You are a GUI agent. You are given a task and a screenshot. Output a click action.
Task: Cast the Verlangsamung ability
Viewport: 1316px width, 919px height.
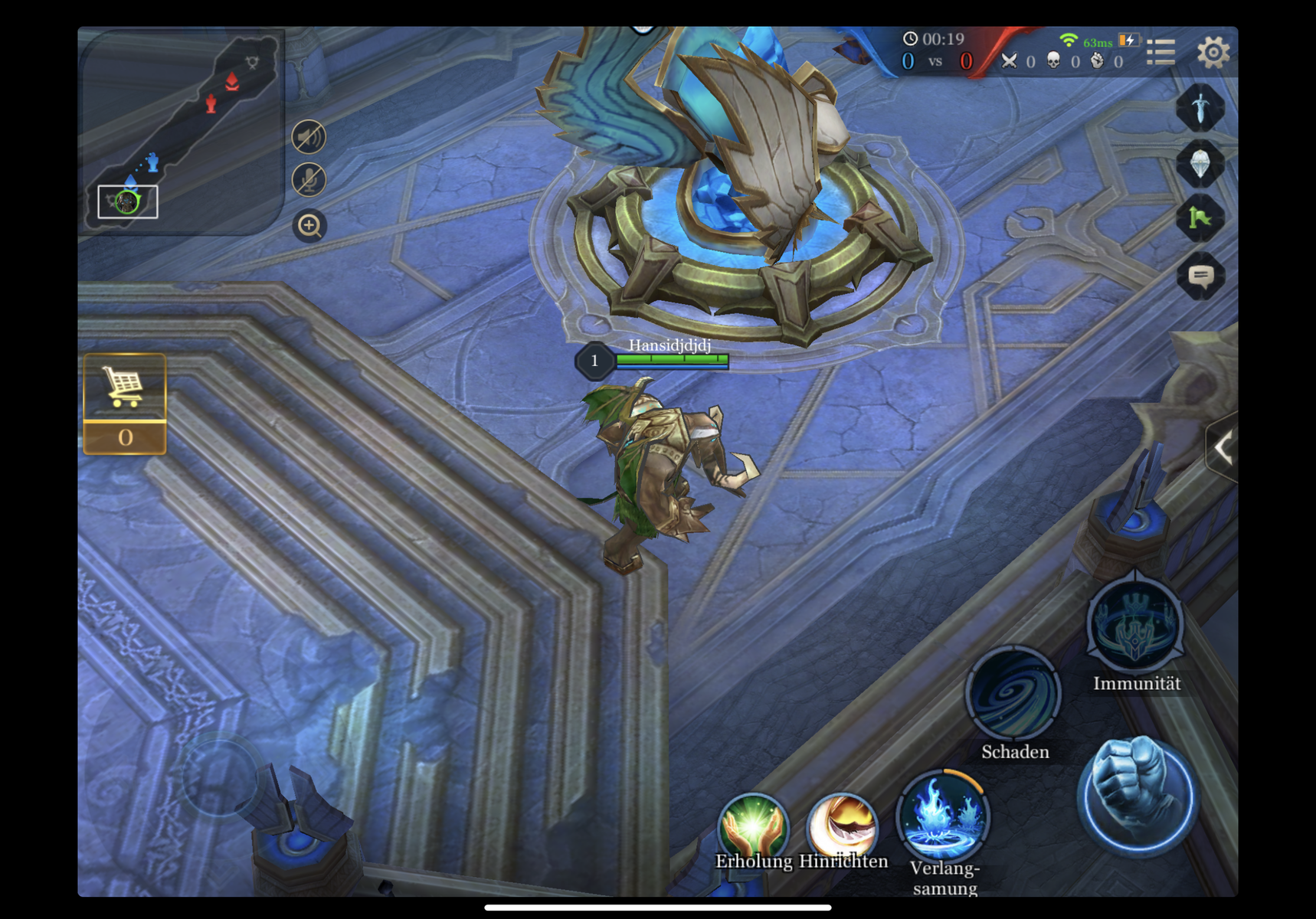coord(942,818)
